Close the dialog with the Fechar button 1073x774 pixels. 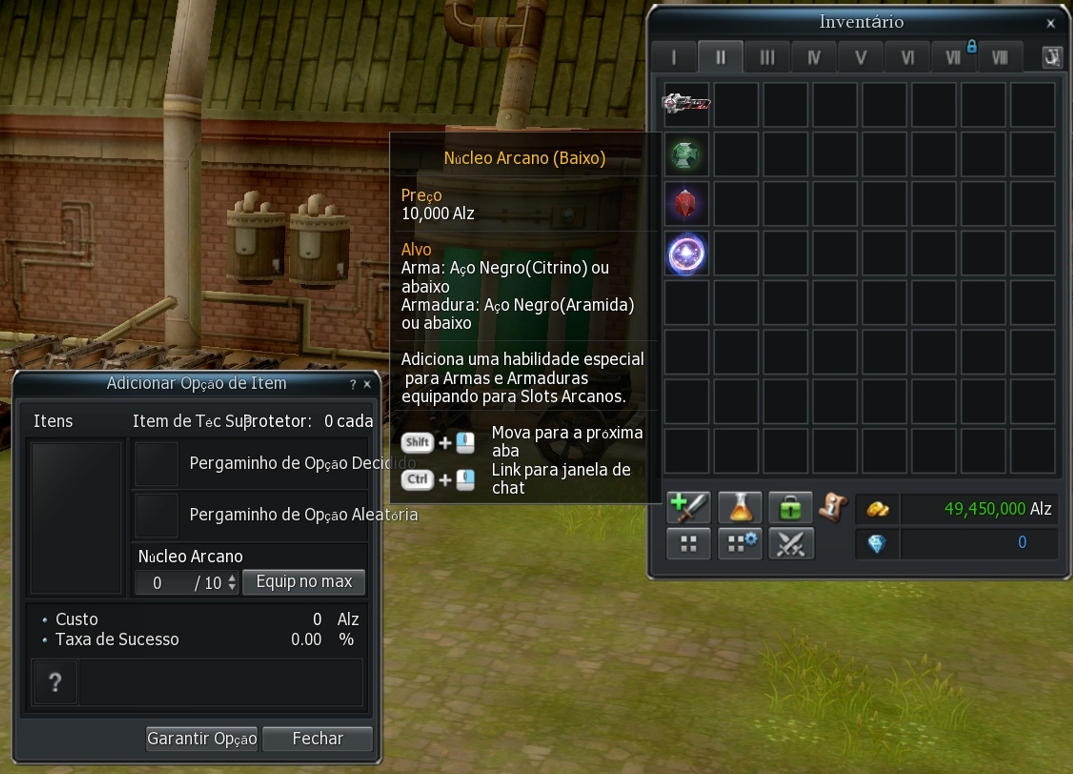coord(317,739)
